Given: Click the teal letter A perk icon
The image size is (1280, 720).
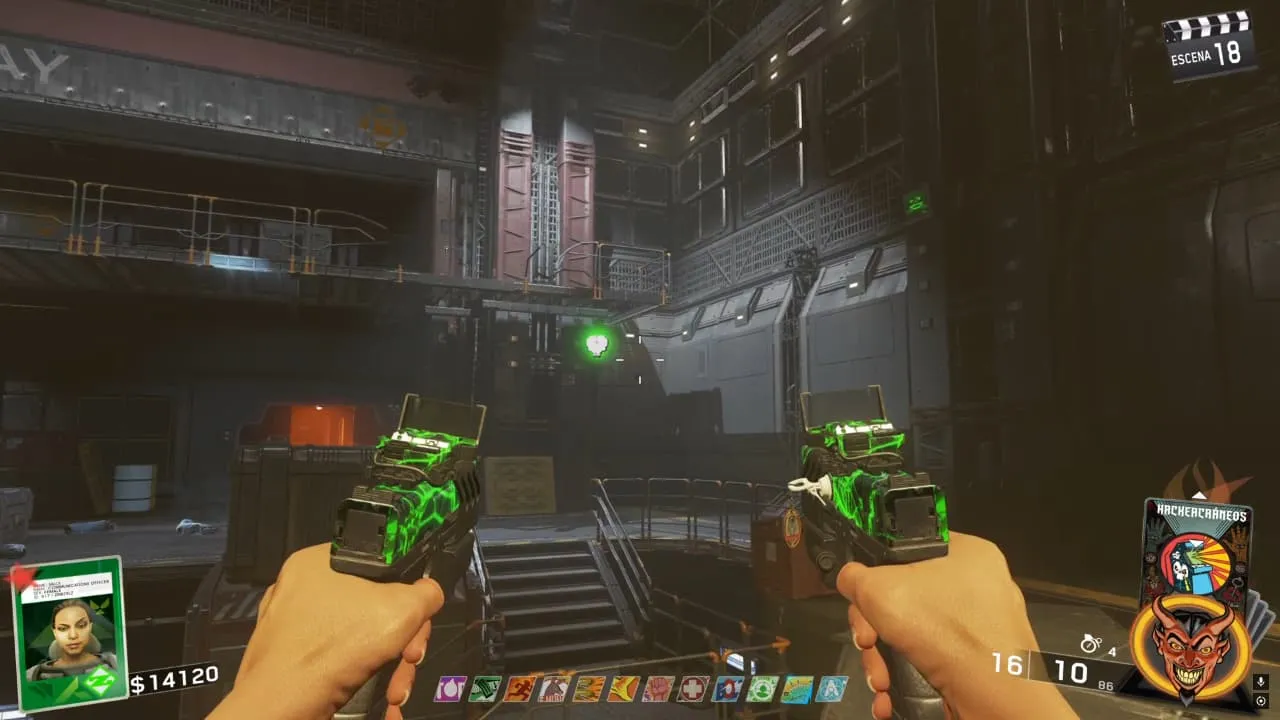Looking at the screenshot, I should [x=831, y=689].
